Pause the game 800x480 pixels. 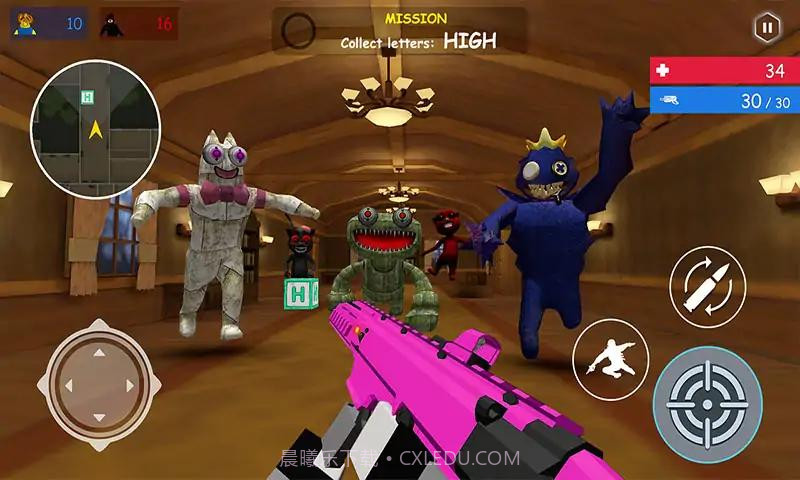pyautogui.click(x=767, y=28)
